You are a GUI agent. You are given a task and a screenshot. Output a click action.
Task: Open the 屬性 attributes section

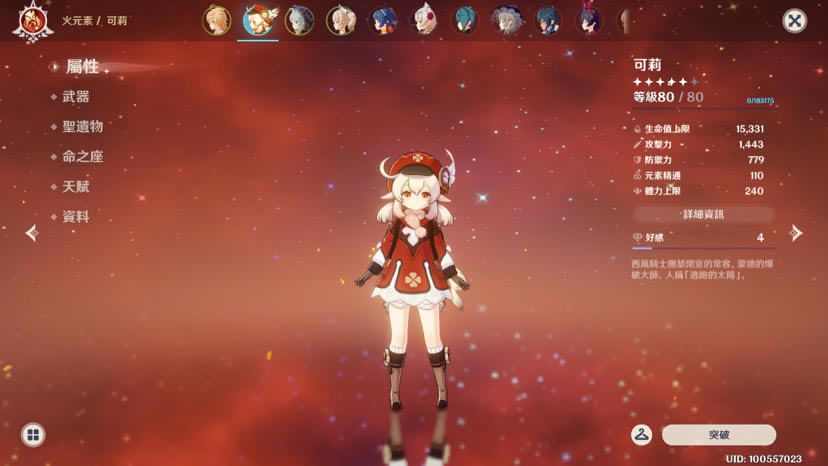coord(82,67)
